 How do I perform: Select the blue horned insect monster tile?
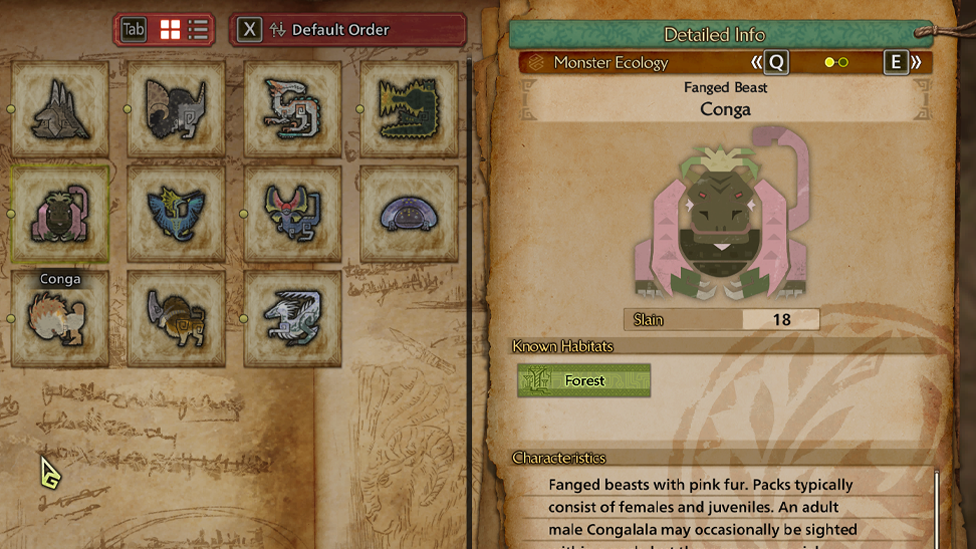[292, 214]
